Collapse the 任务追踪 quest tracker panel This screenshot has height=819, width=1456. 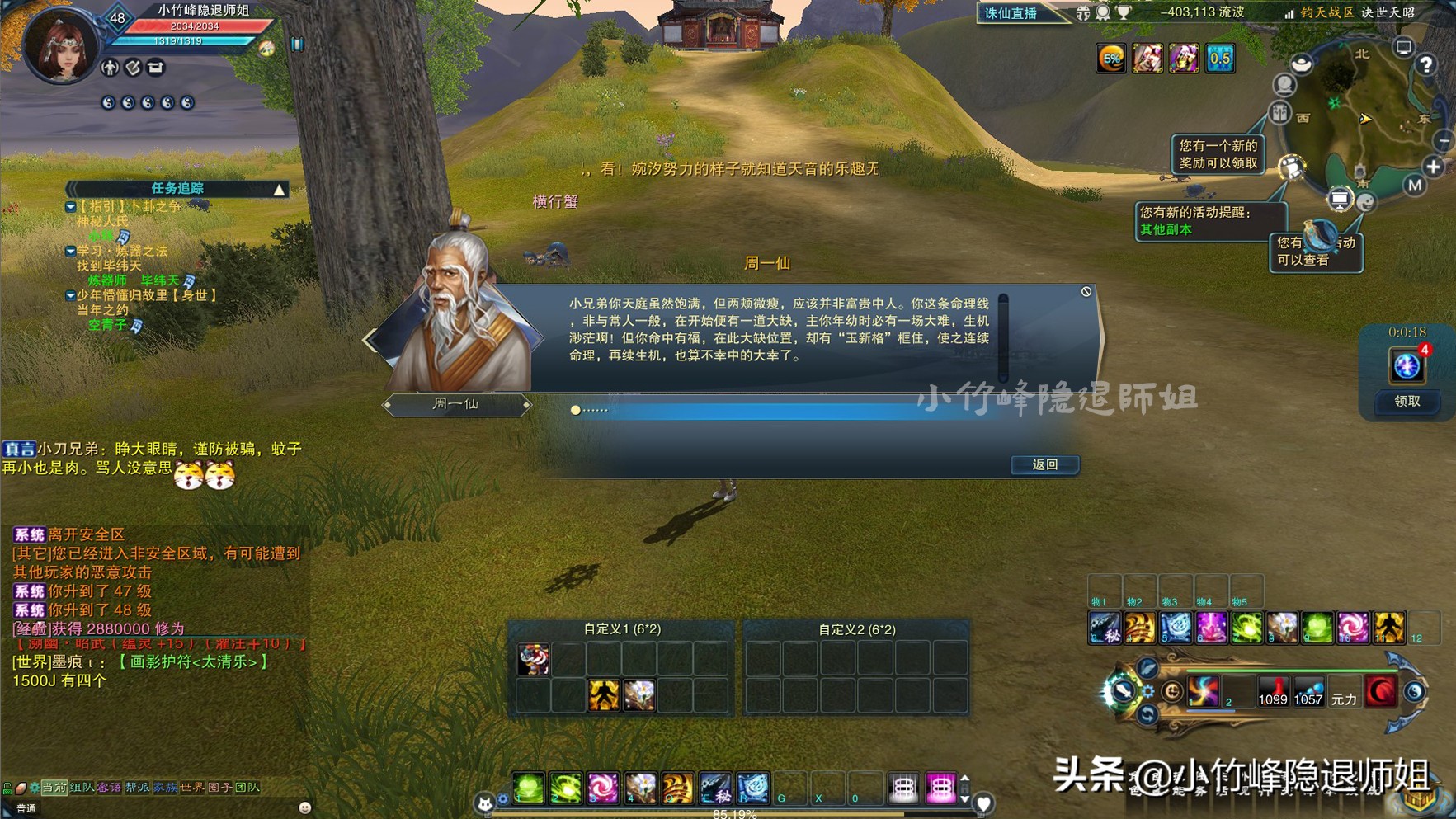coord(279,191)
